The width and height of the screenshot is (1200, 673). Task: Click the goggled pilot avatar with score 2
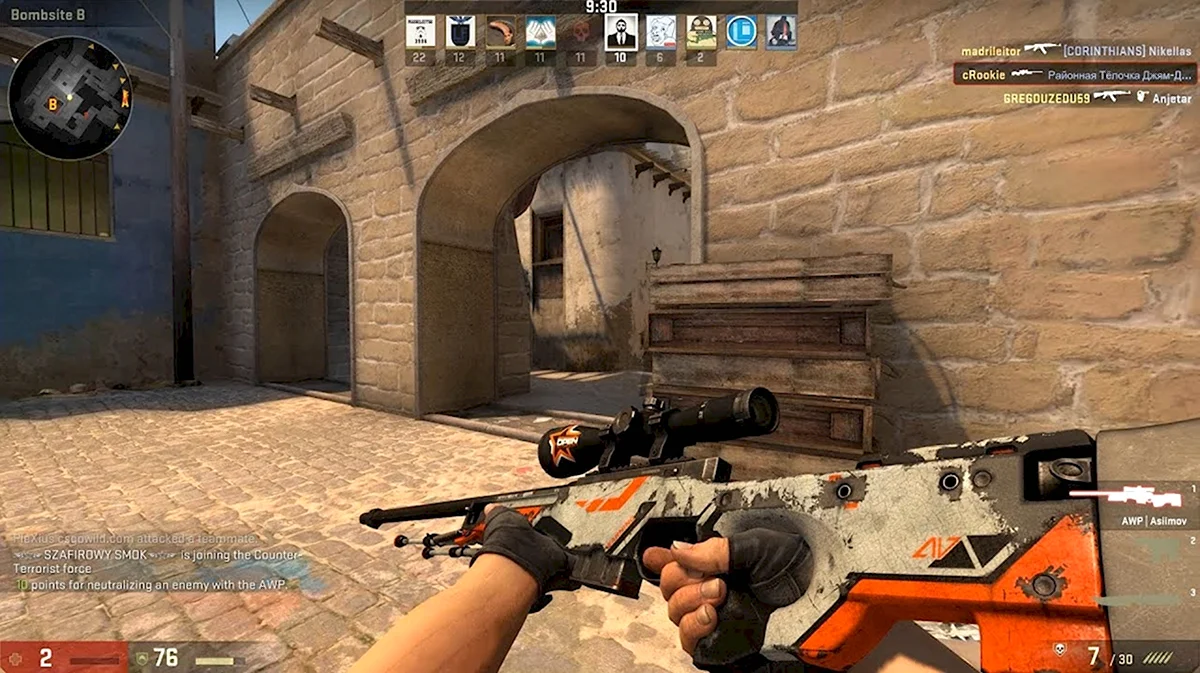[700, 33]
